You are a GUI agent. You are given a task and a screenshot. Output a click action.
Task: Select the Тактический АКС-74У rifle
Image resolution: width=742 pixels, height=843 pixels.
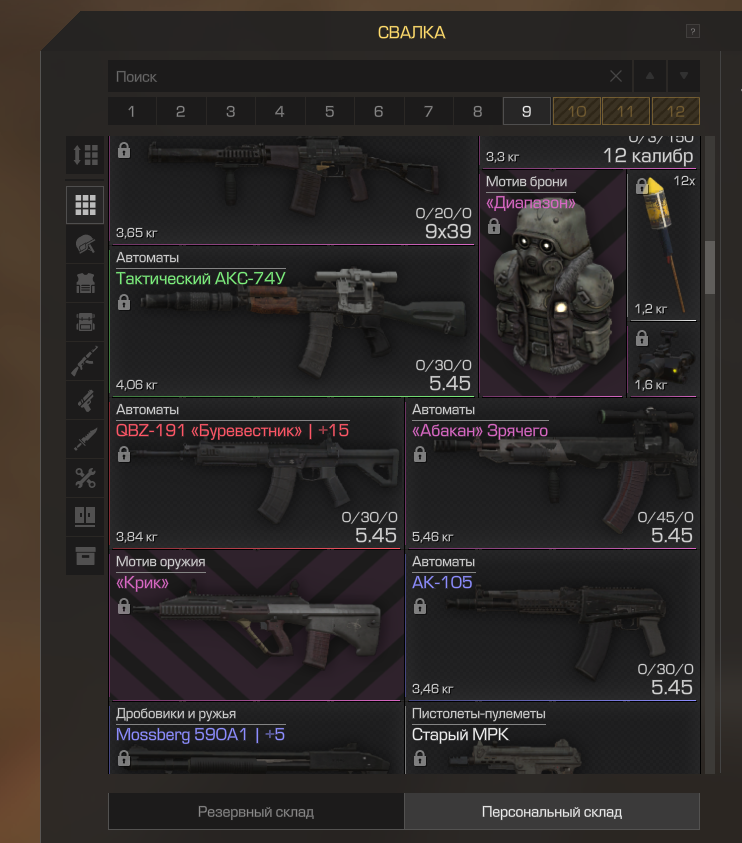tap(292, 322)
